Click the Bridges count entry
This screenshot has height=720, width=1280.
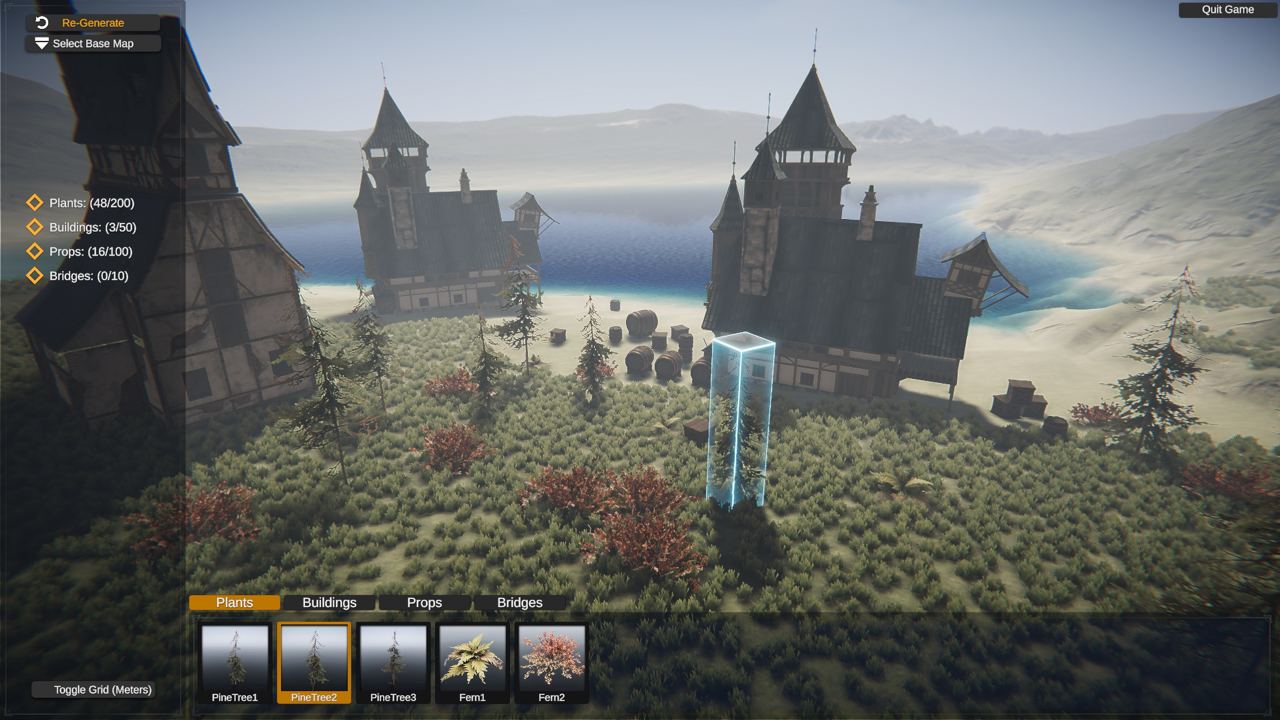point(88,276)
